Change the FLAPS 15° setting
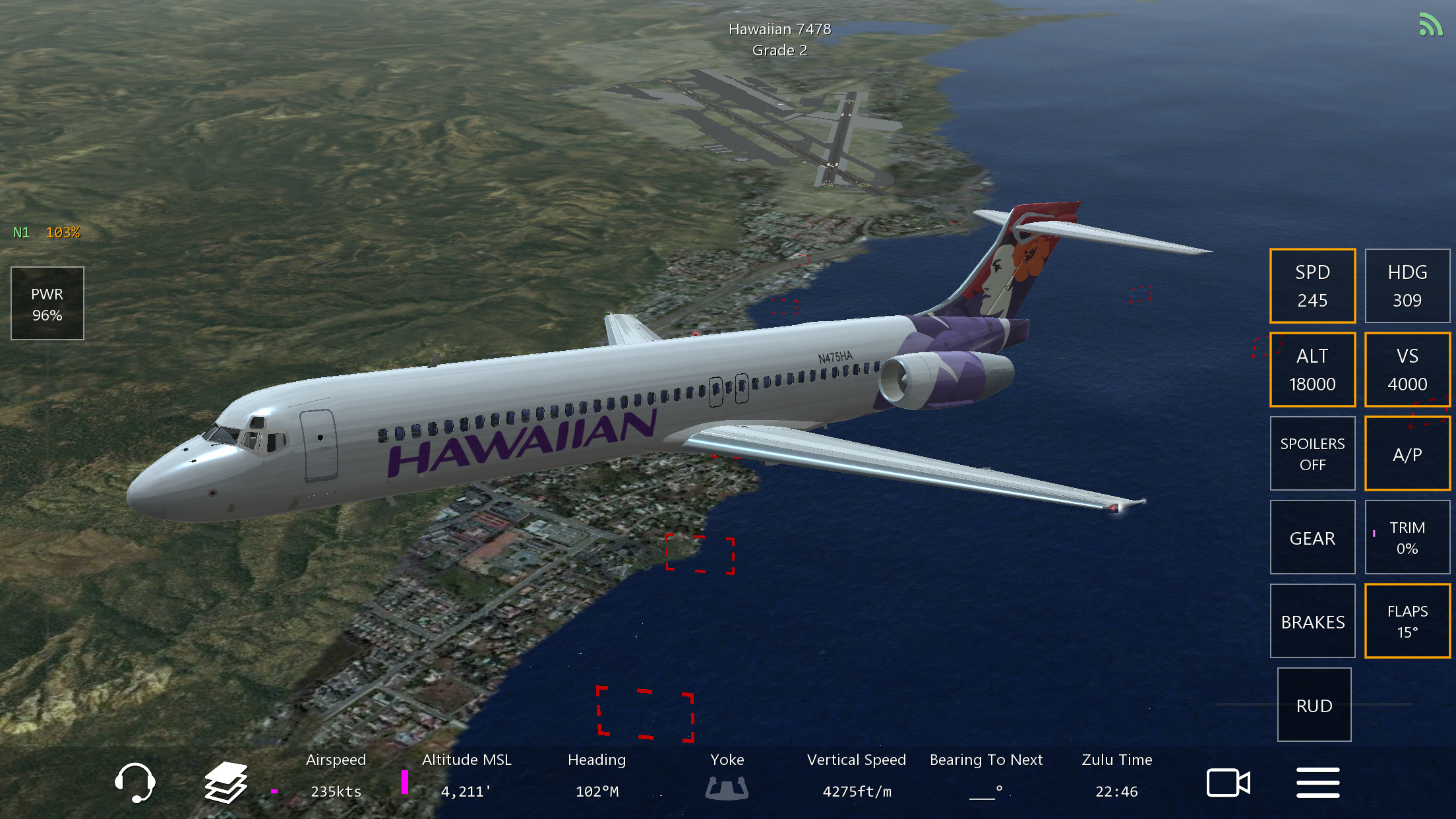1456x819 pixels. 1407,621
